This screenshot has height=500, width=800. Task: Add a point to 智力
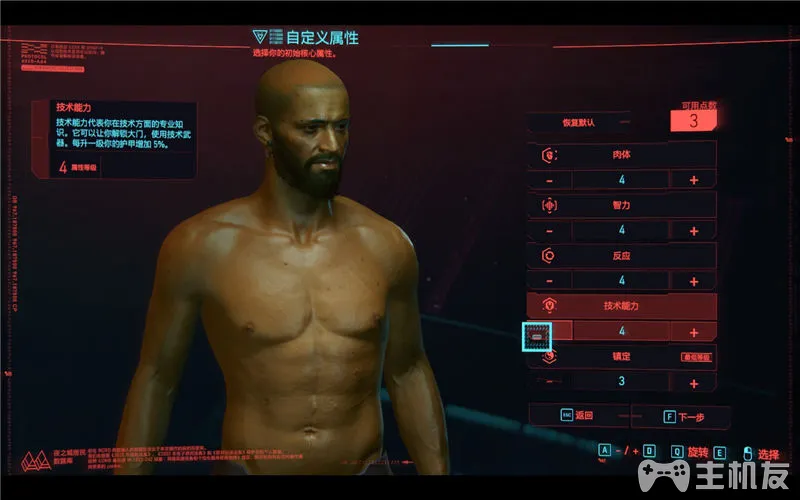click(693, 231)
